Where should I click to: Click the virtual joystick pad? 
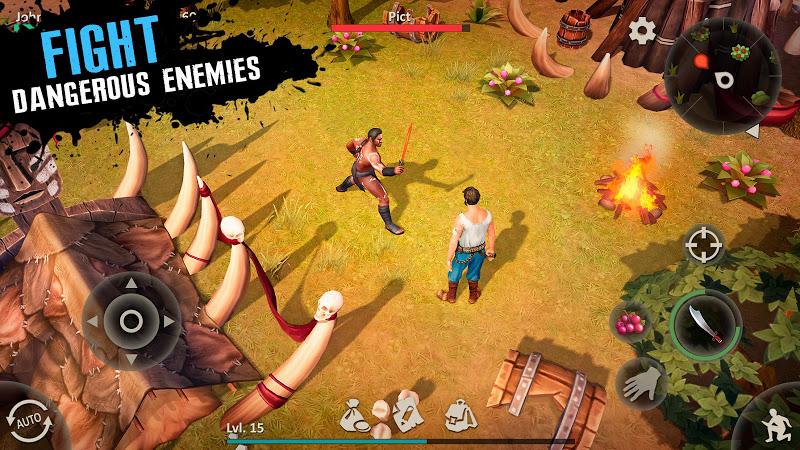click(132, 320)
